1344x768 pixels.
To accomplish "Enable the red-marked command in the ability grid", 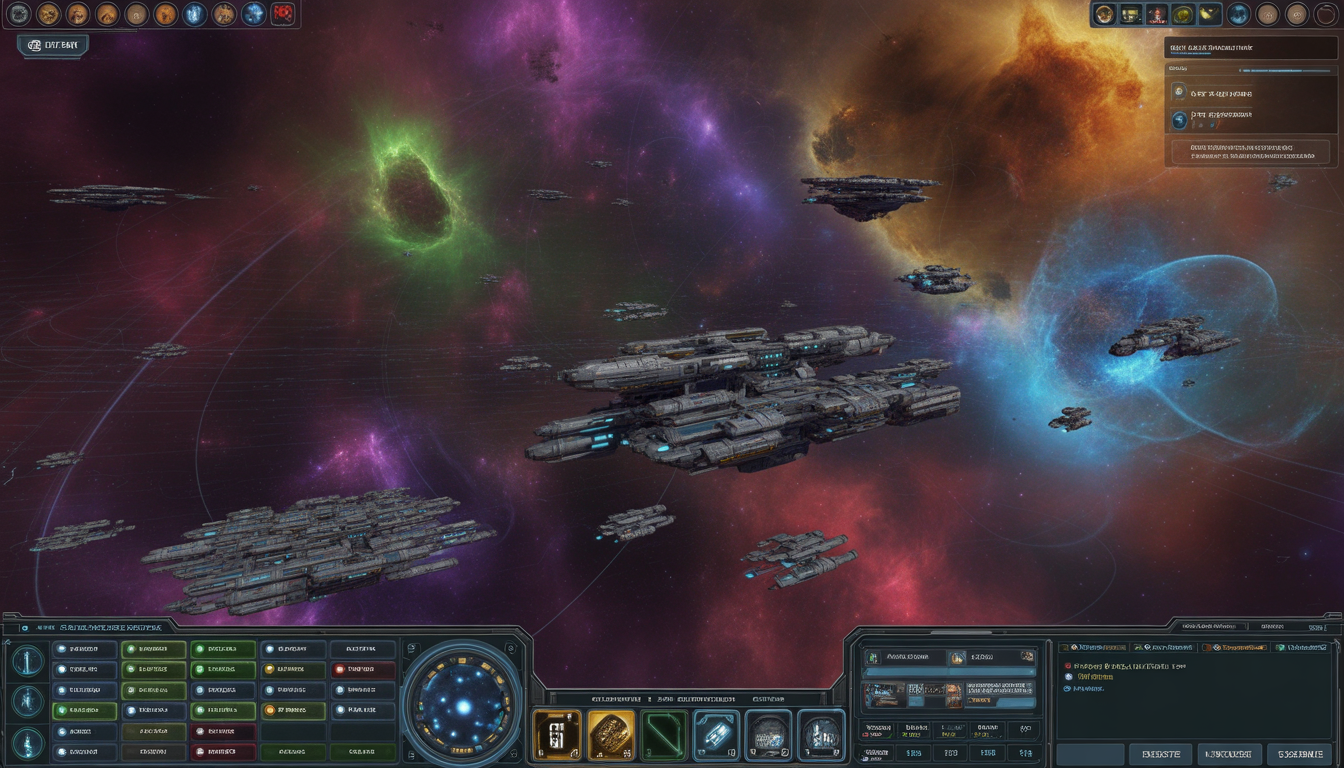I will [363, 669].
